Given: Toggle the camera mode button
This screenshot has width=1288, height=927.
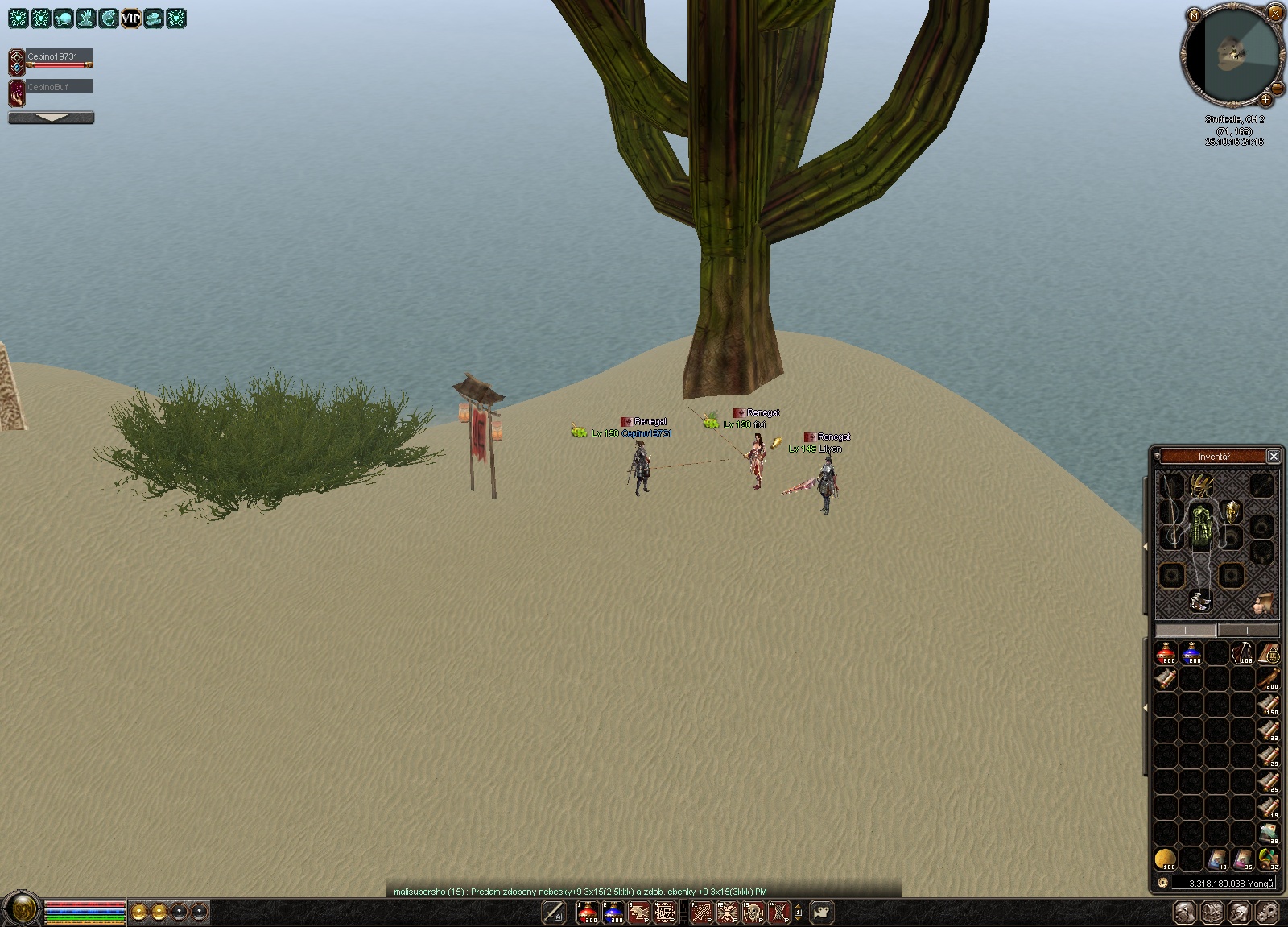Looking at the screenshot, I should tap(821, 913).
